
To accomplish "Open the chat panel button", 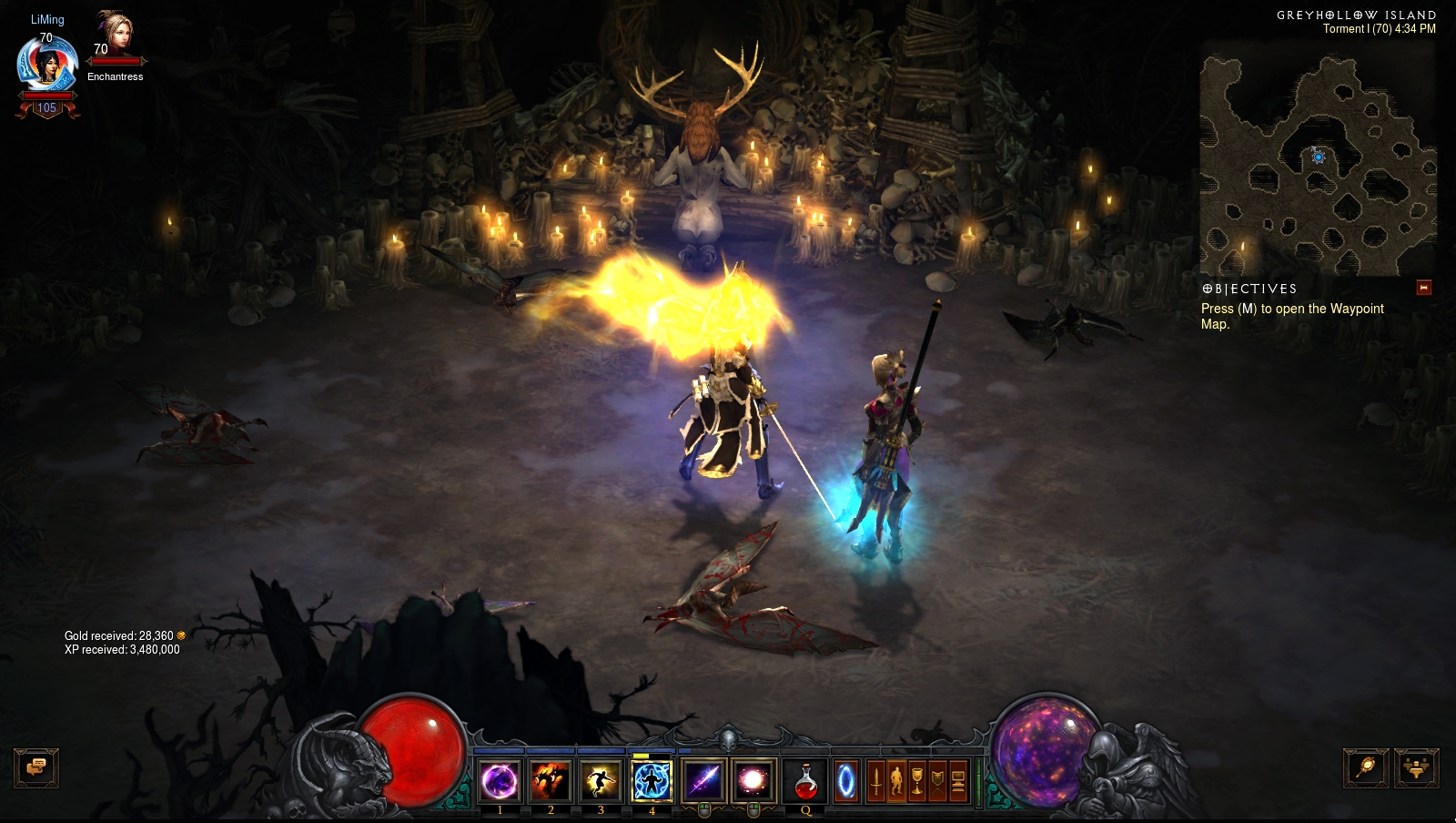I will pyautogui.click(x=36, y=767).
